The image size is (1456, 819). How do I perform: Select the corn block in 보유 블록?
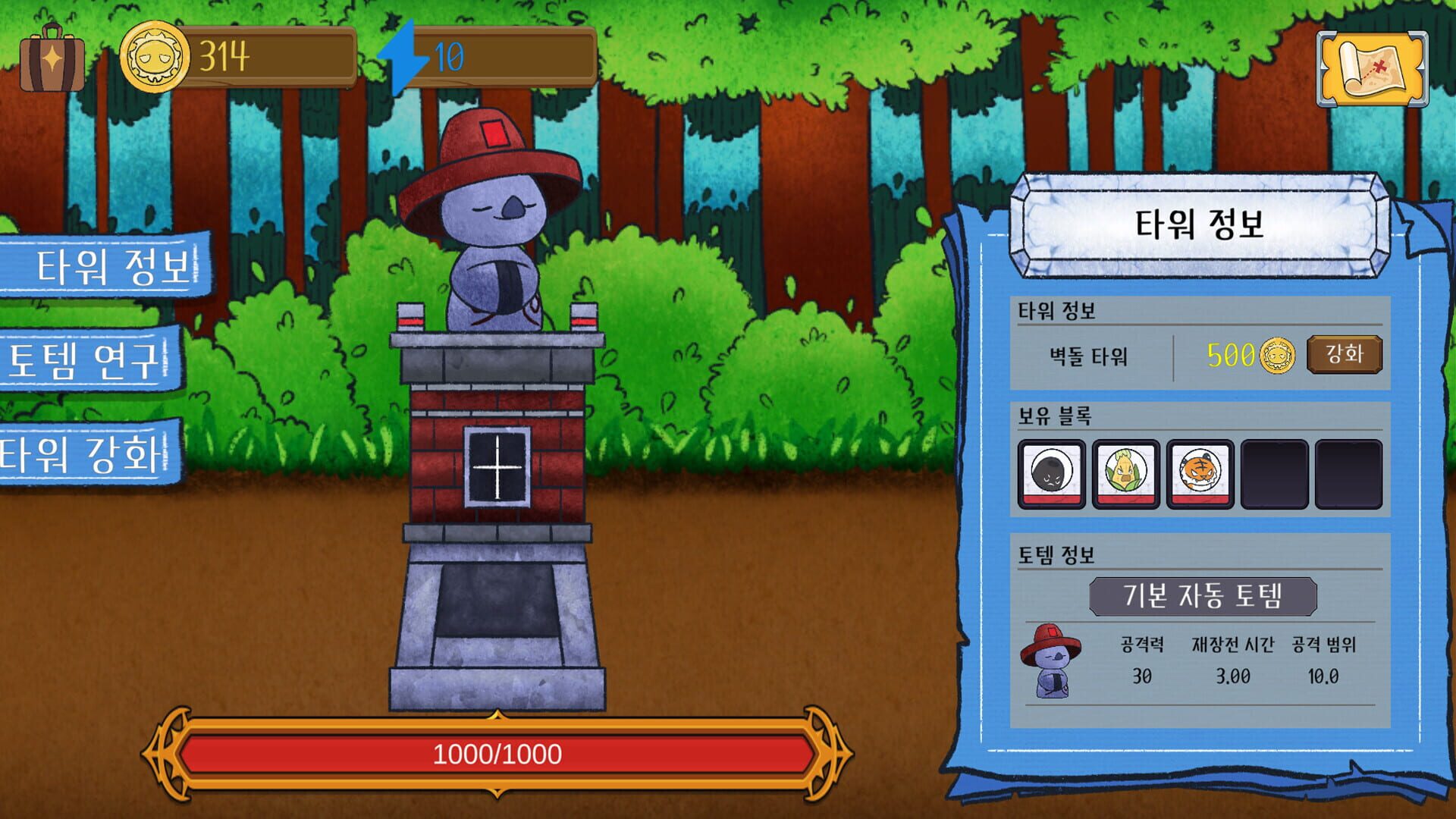(x=1127, y=471)
